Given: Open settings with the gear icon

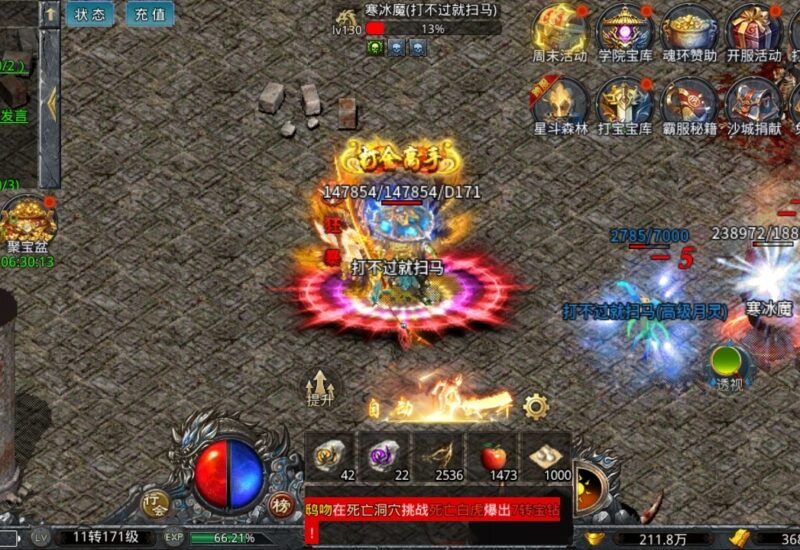Looking at the screenshot, I should pyautogui.click(x=536, y=406).
